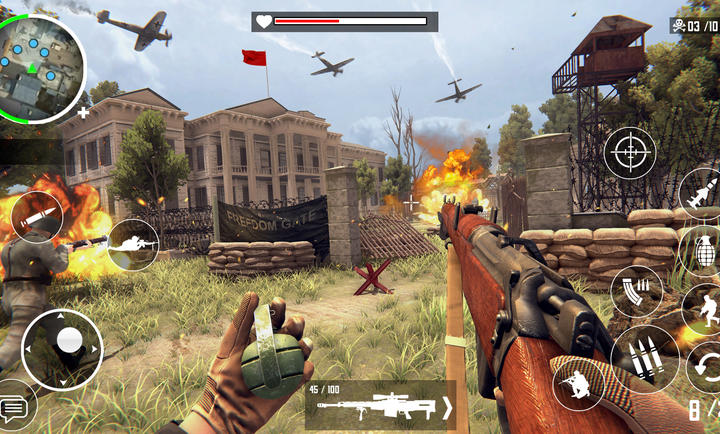Go prone with the lying soldier icon
The height and width of the screenshot is (434, 720).
(x=134, y=243)
